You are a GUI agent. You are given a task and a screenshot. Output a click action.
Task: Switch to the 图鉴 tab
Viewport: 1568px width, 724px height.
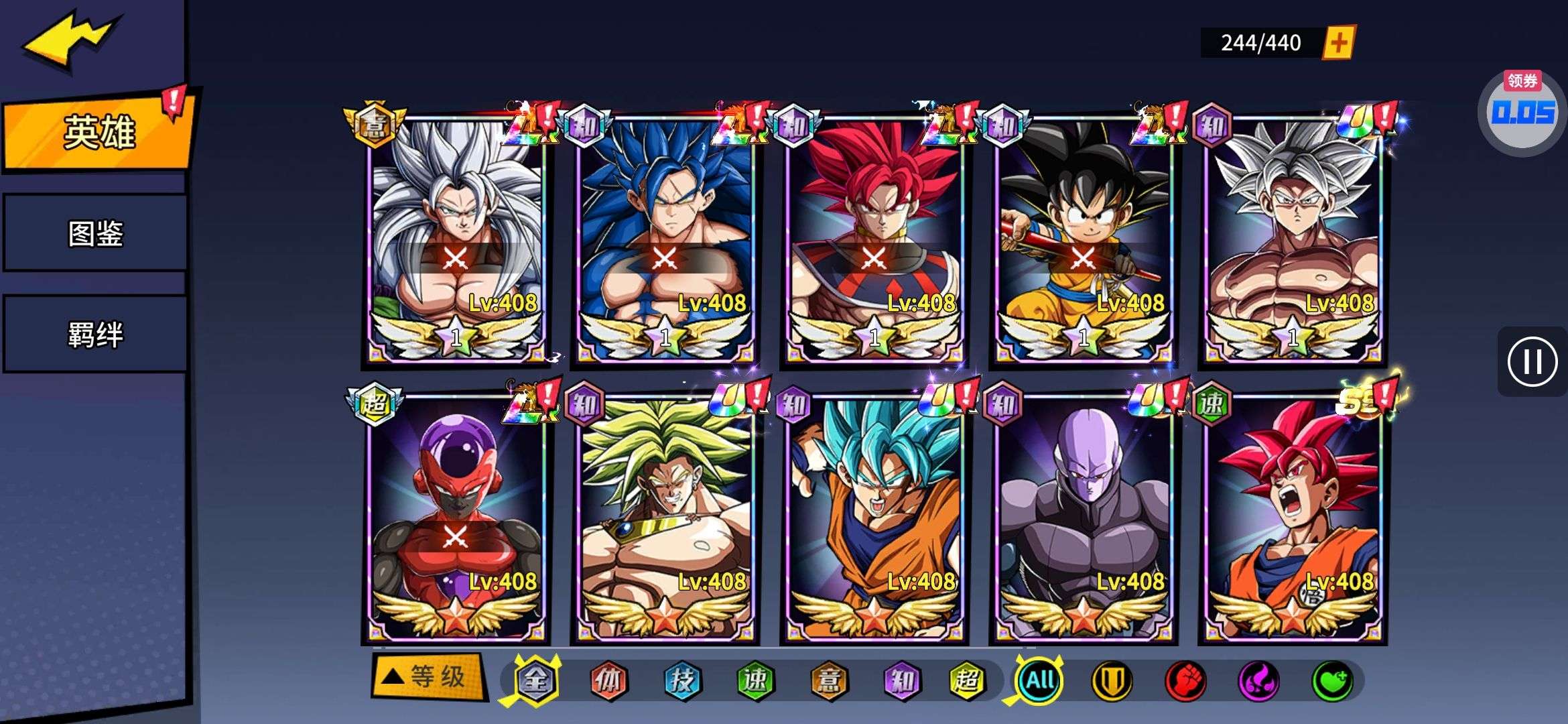95,233
